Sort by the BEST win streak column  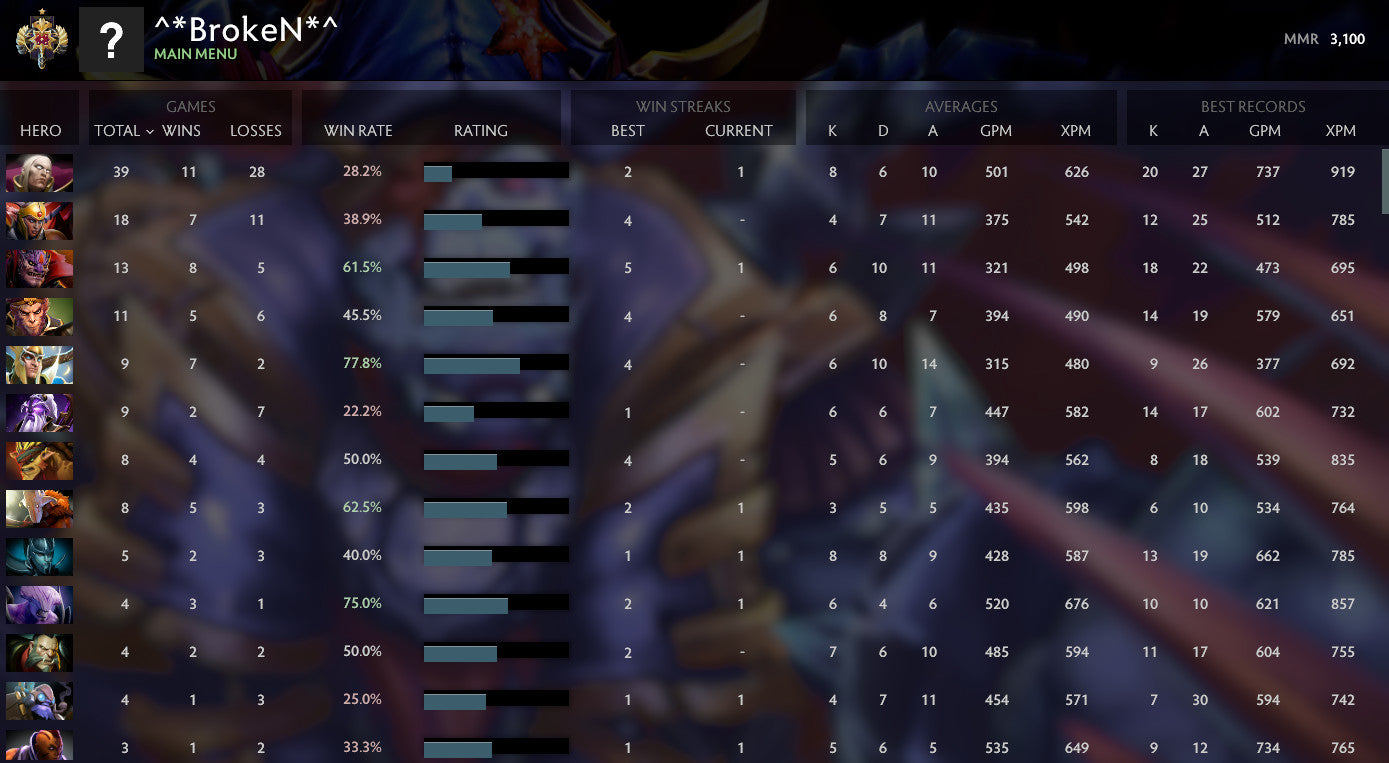coord(628,131)
